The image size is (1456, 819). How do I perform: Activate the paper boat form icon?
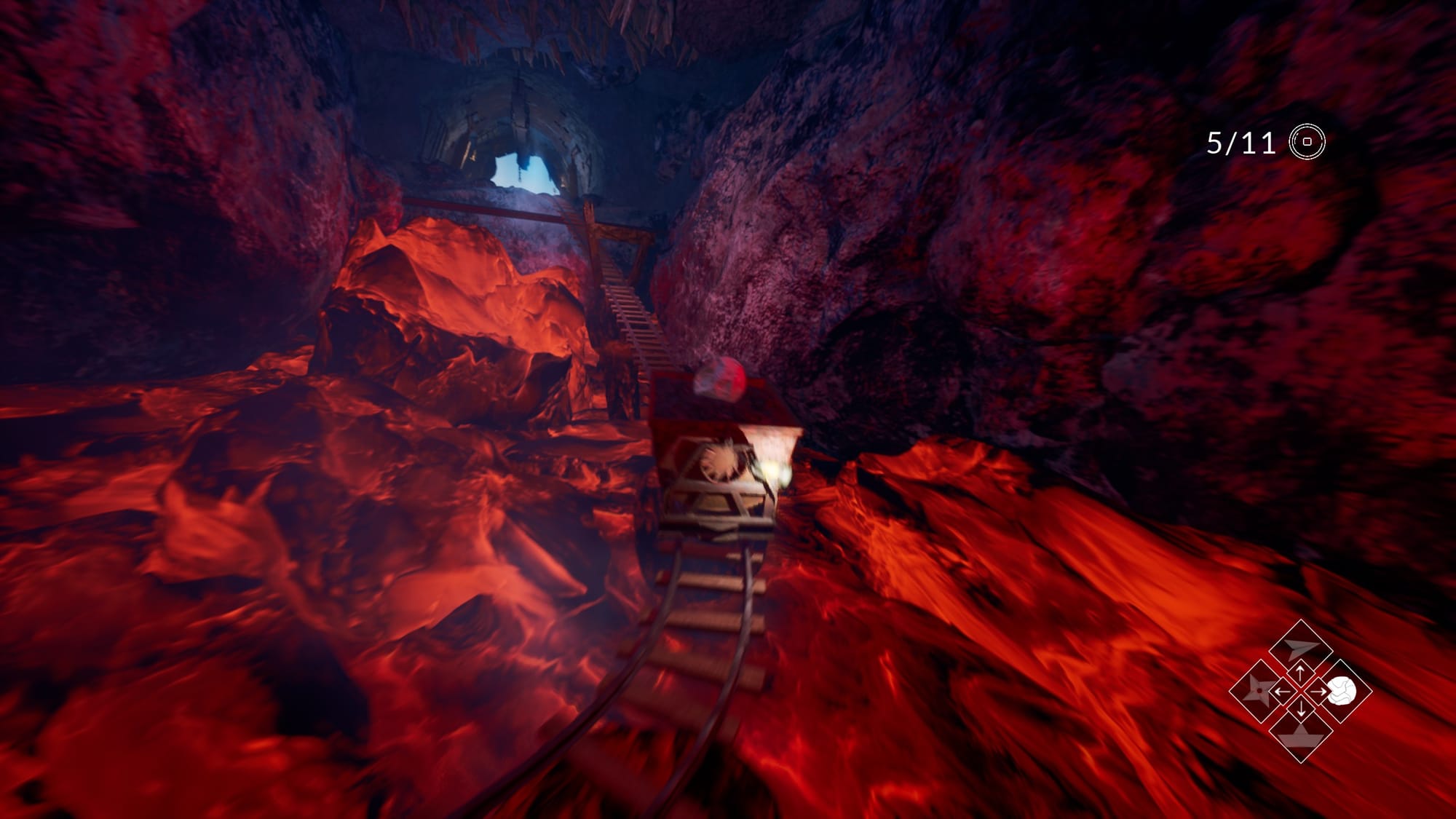(x=1300, y=734)
